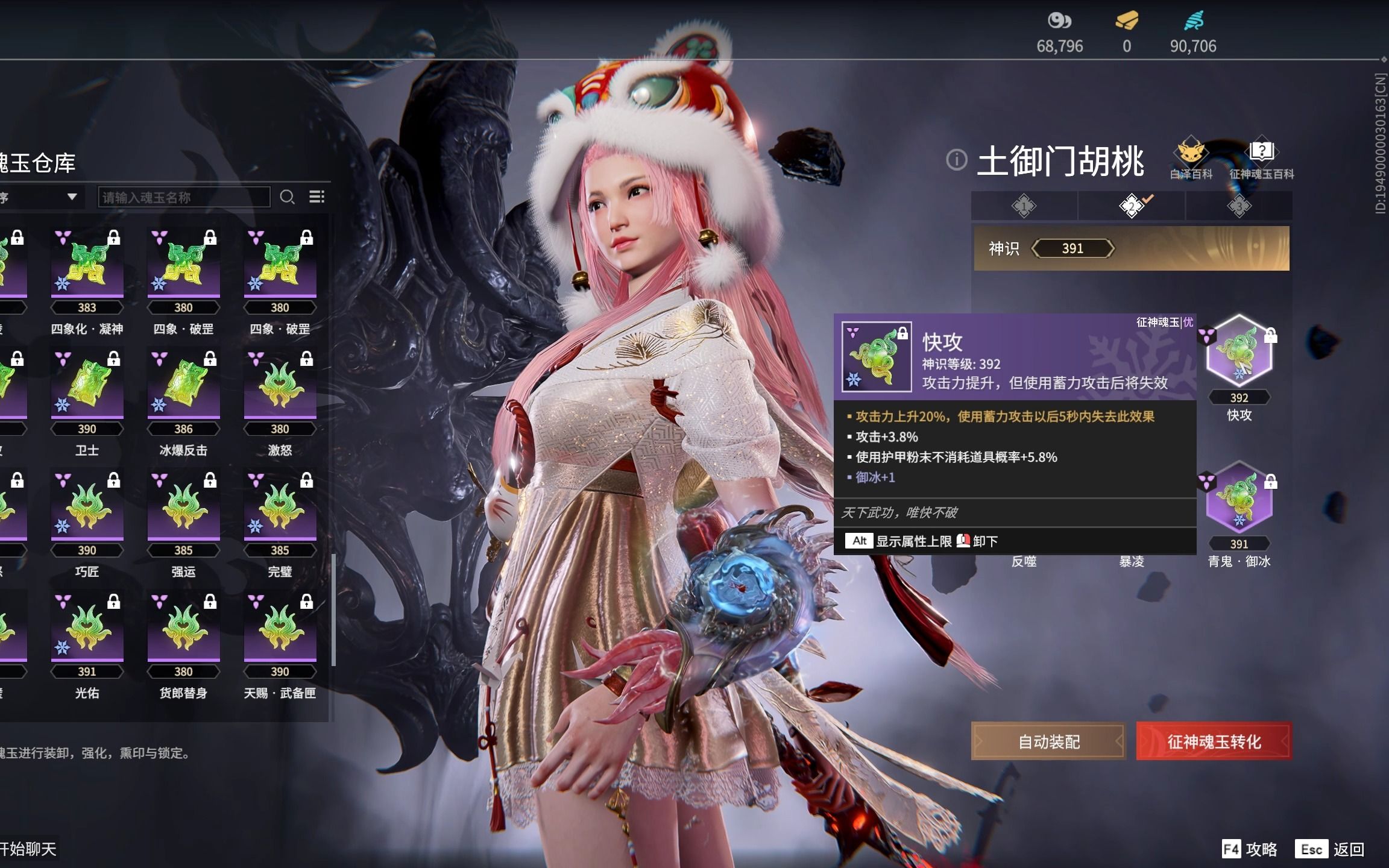Switch to preset slot 3 tab
1389x868 pixels.
tap(1239, 206)
